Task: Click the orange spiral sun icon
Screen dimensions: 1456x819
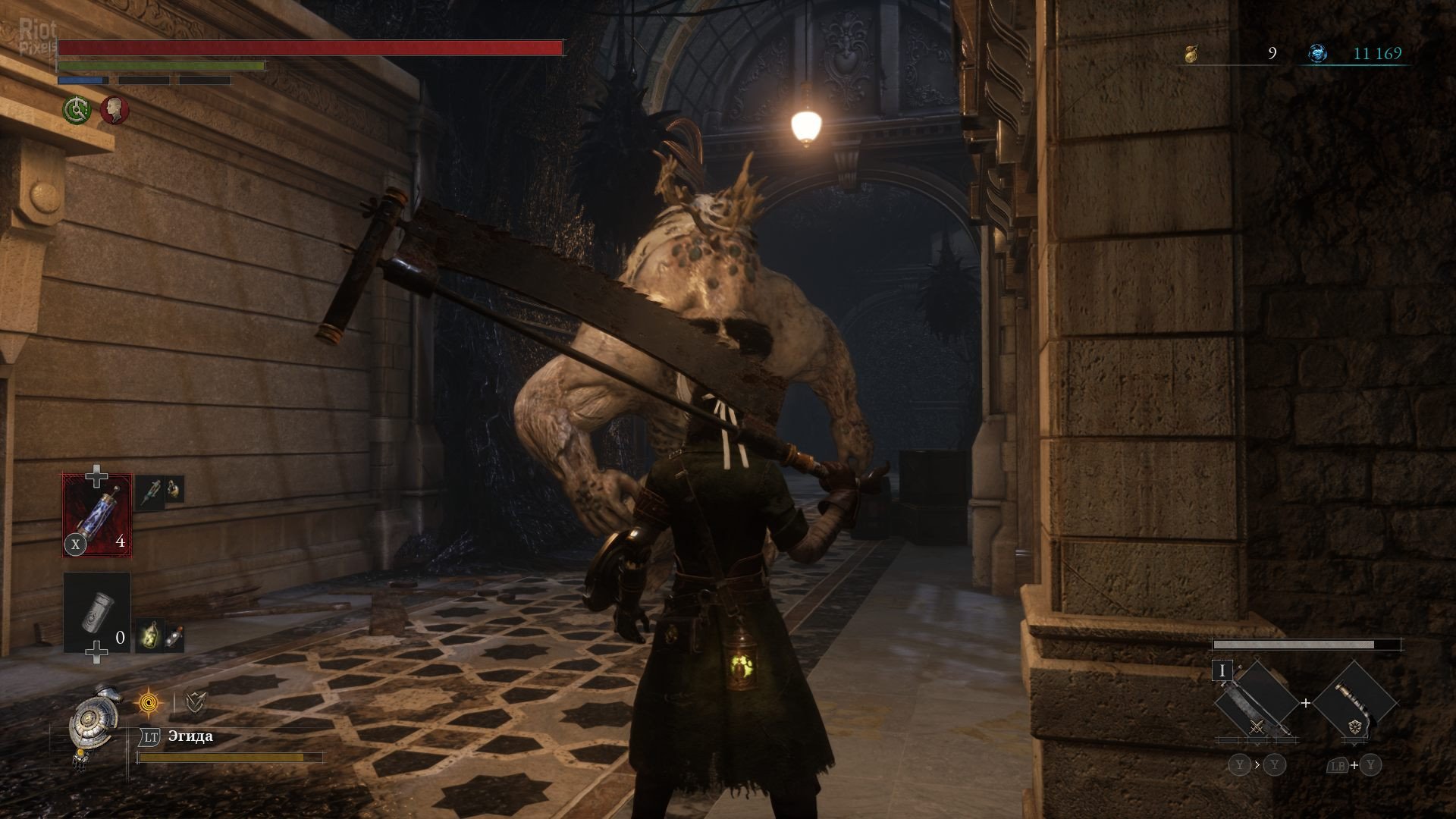Action: tap(149, 704)
